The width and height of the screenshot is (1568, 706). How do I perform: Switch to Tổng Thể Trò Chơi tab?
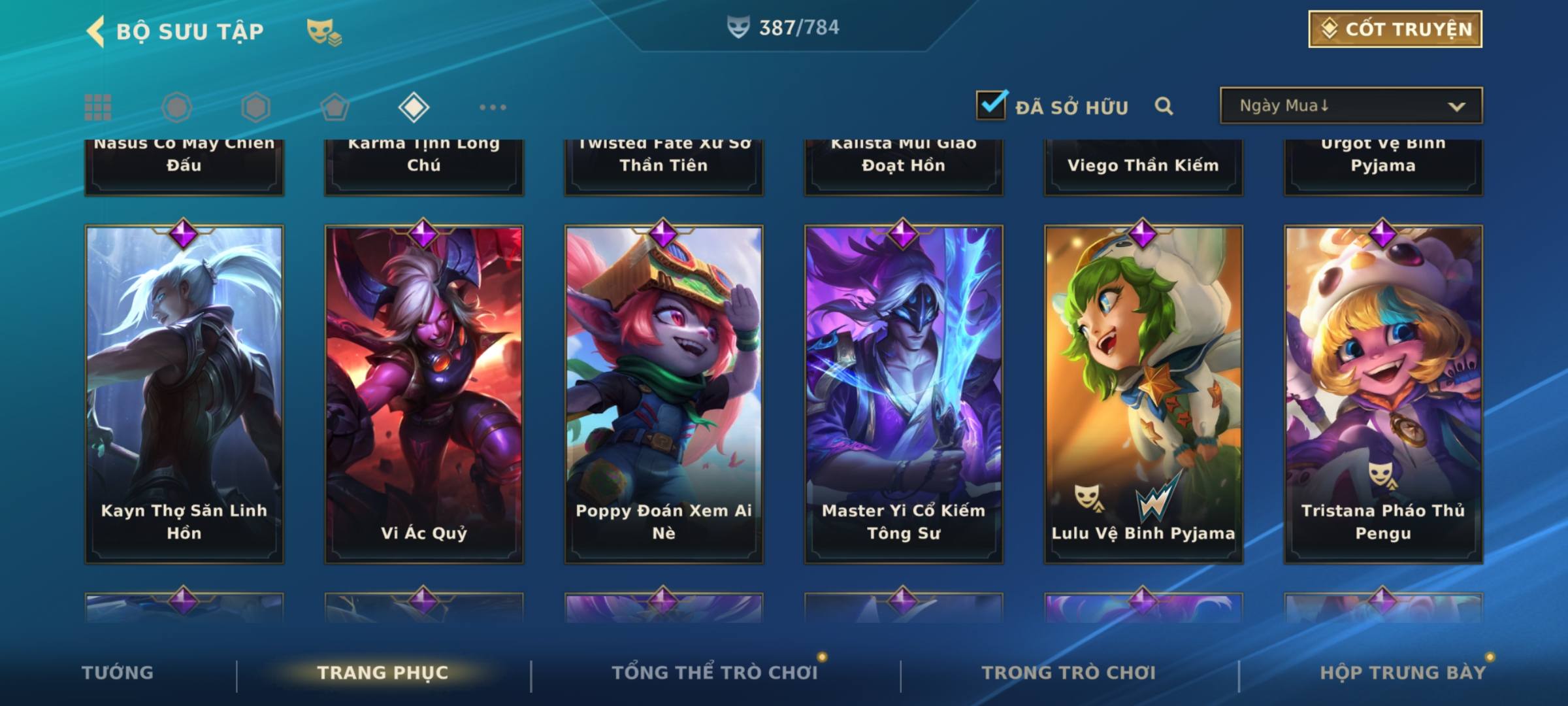(715, 673)
